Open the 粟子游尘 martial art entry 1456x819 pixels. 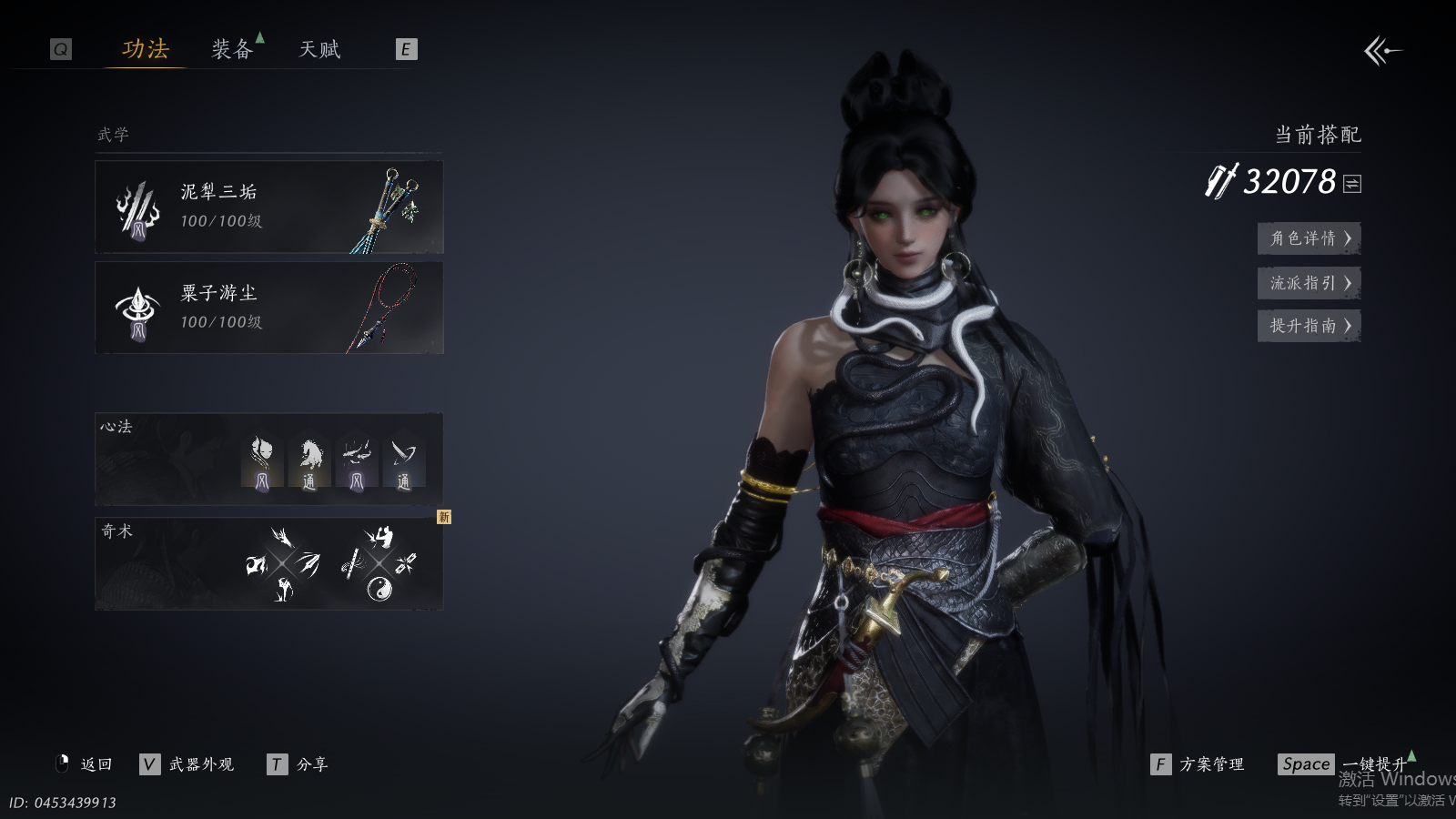[268, 308]
